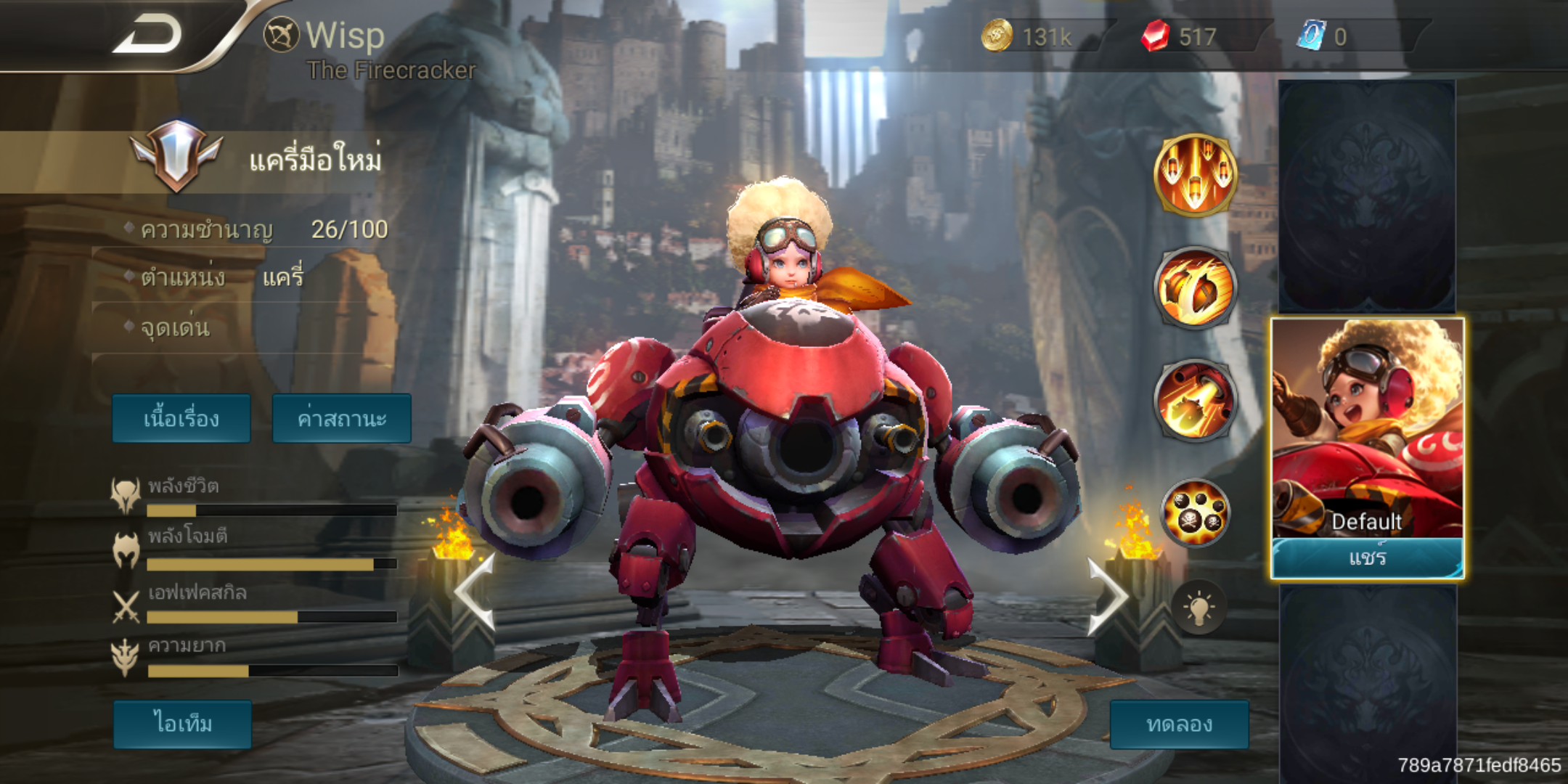Select the Default skin thumbnail

[1367, 428]
